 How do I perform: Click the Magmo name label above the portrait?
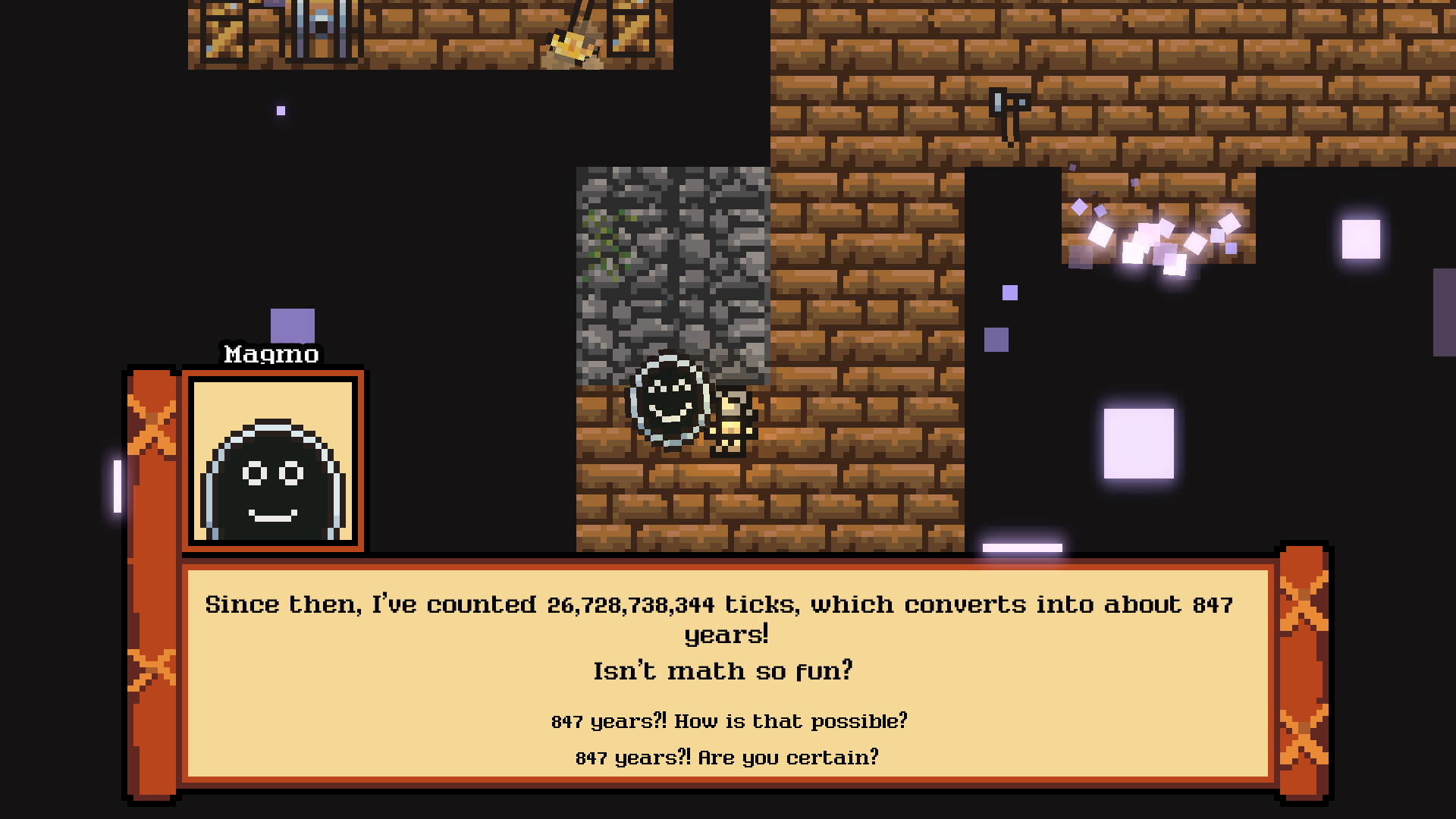click(x=271, y=354)
